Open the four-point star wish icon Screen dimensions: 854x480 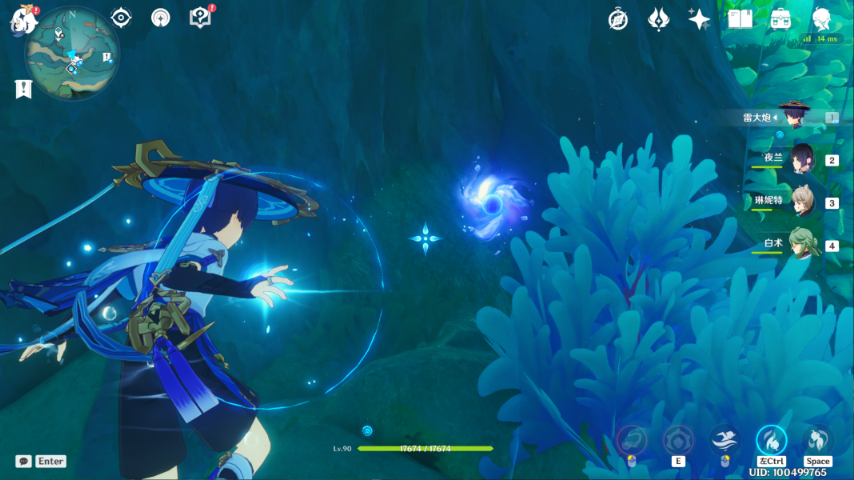(699, 19)
